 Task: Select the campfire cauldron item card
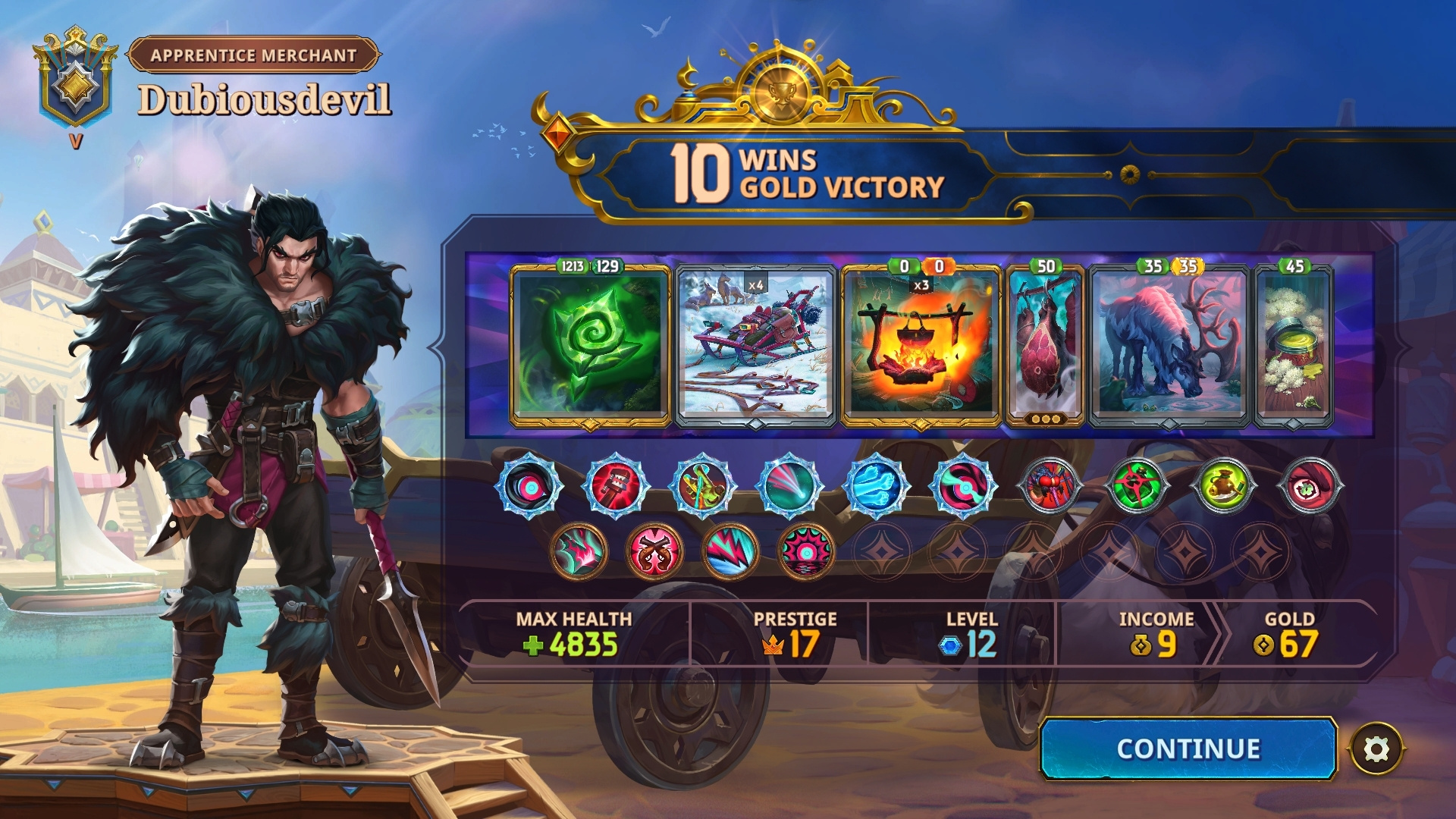pyautogui.click(x=921, y=346)
